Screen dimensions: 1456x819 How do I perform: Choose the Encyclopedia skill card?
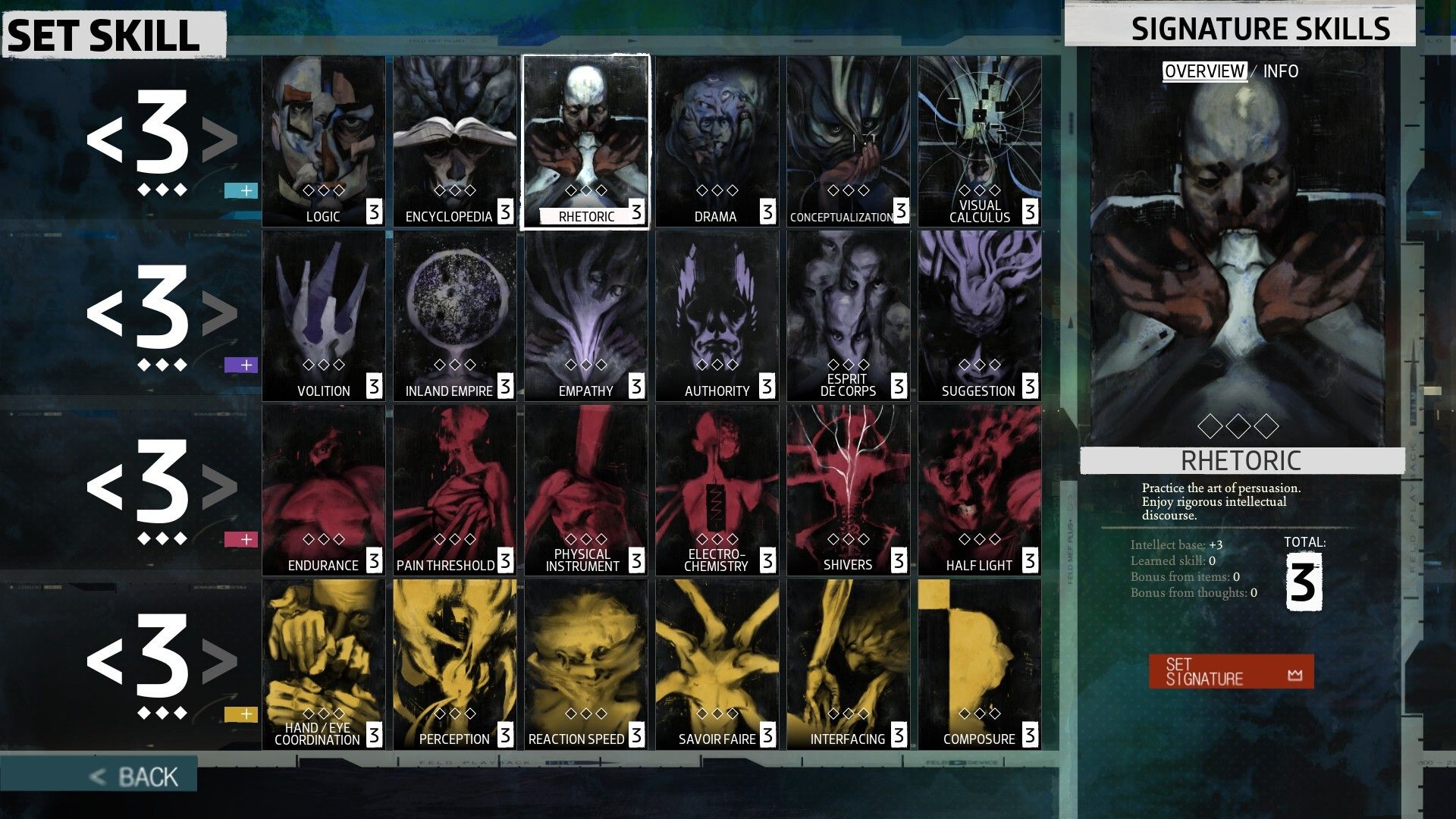click(455, 141)
